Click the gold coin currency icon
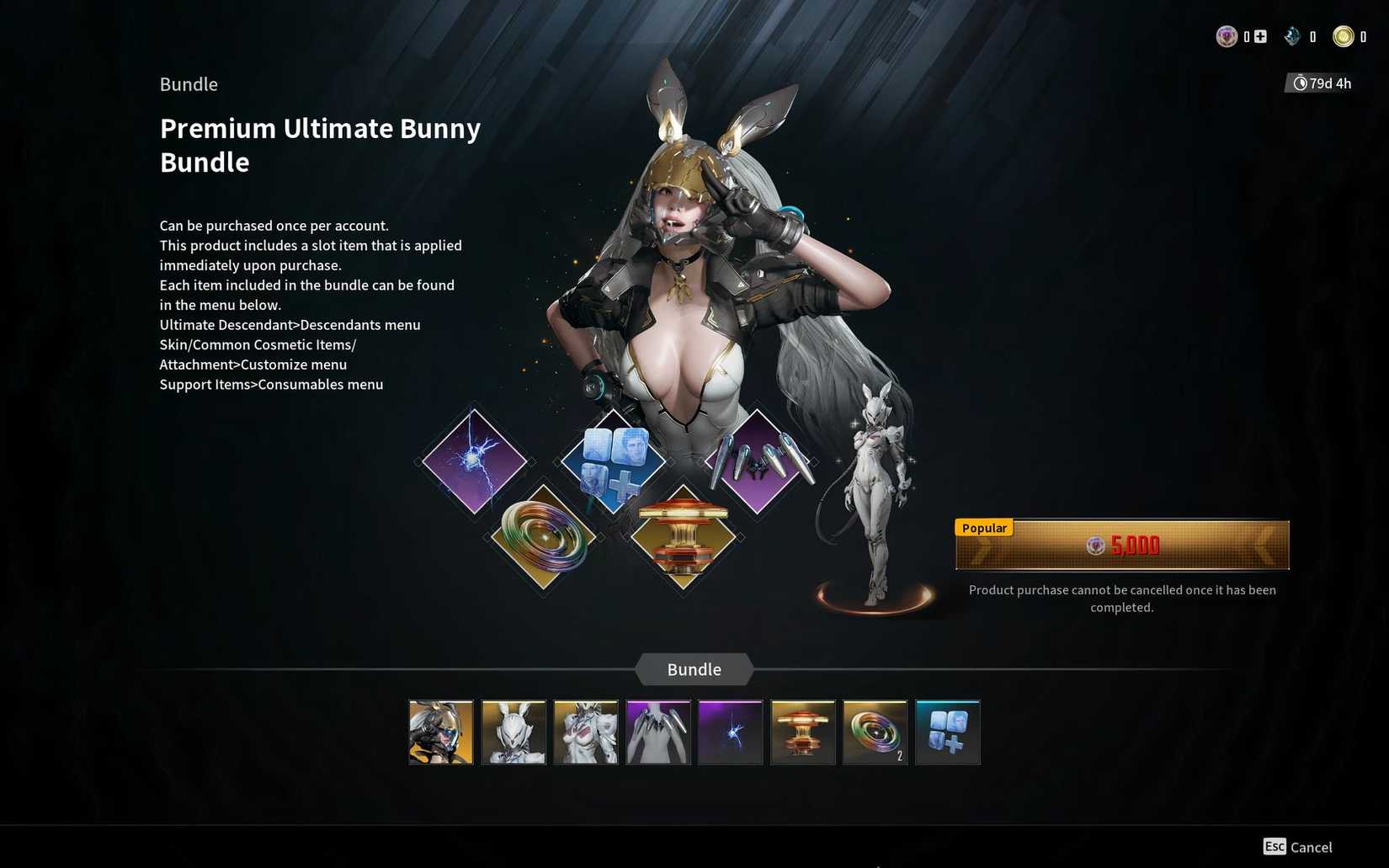Screen dimensions: 1389x868 tap(1342, 36)
